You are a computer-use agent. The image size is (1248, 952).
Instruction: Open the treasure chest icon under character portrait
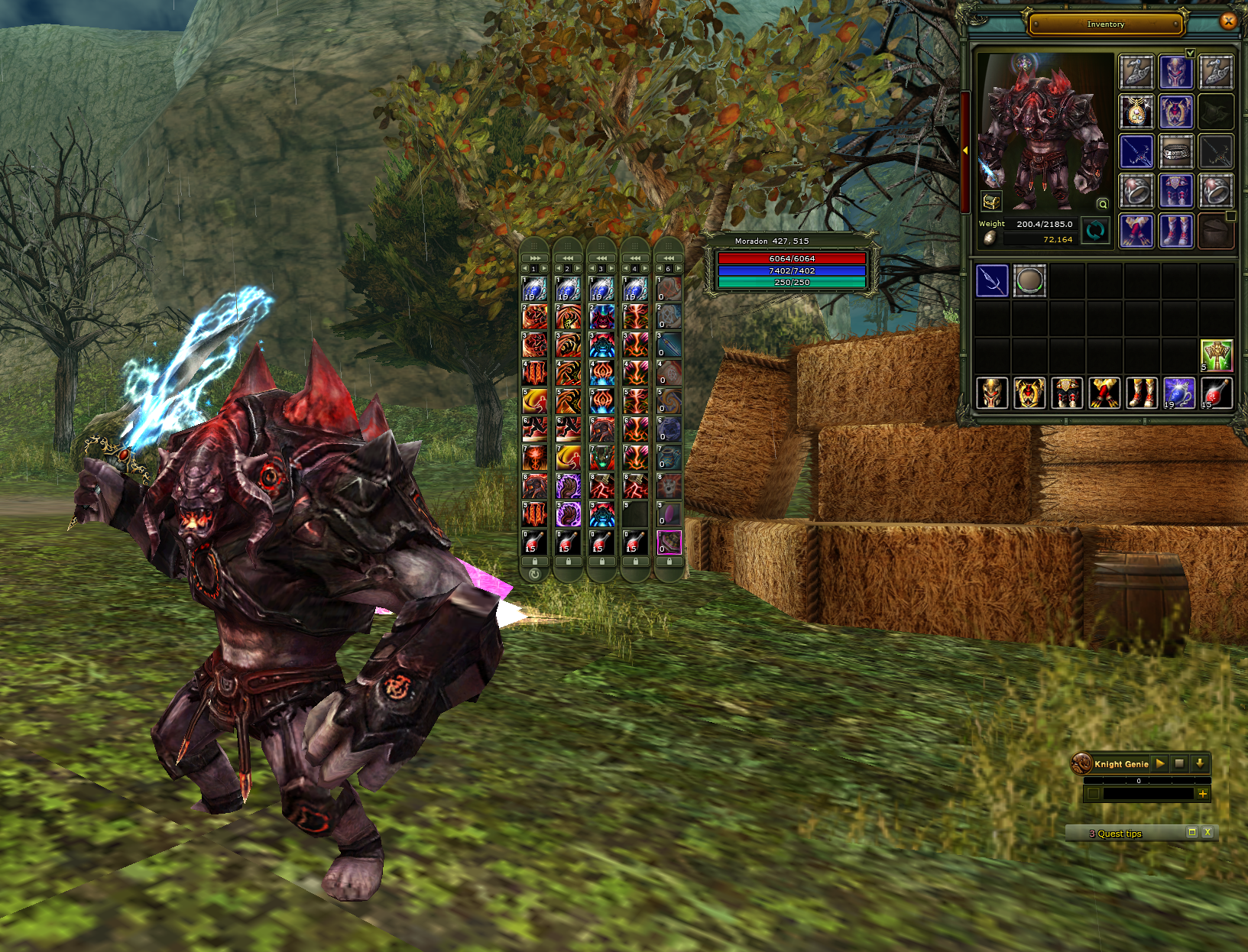coord(991,202)
